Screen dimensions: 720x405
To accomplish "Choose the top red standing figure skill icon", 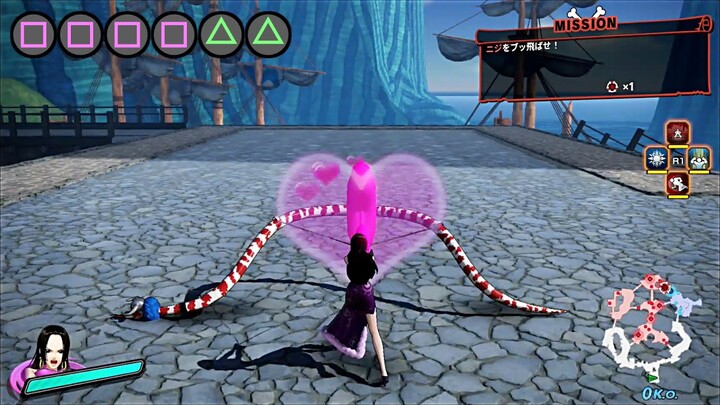I will point(677,134).
